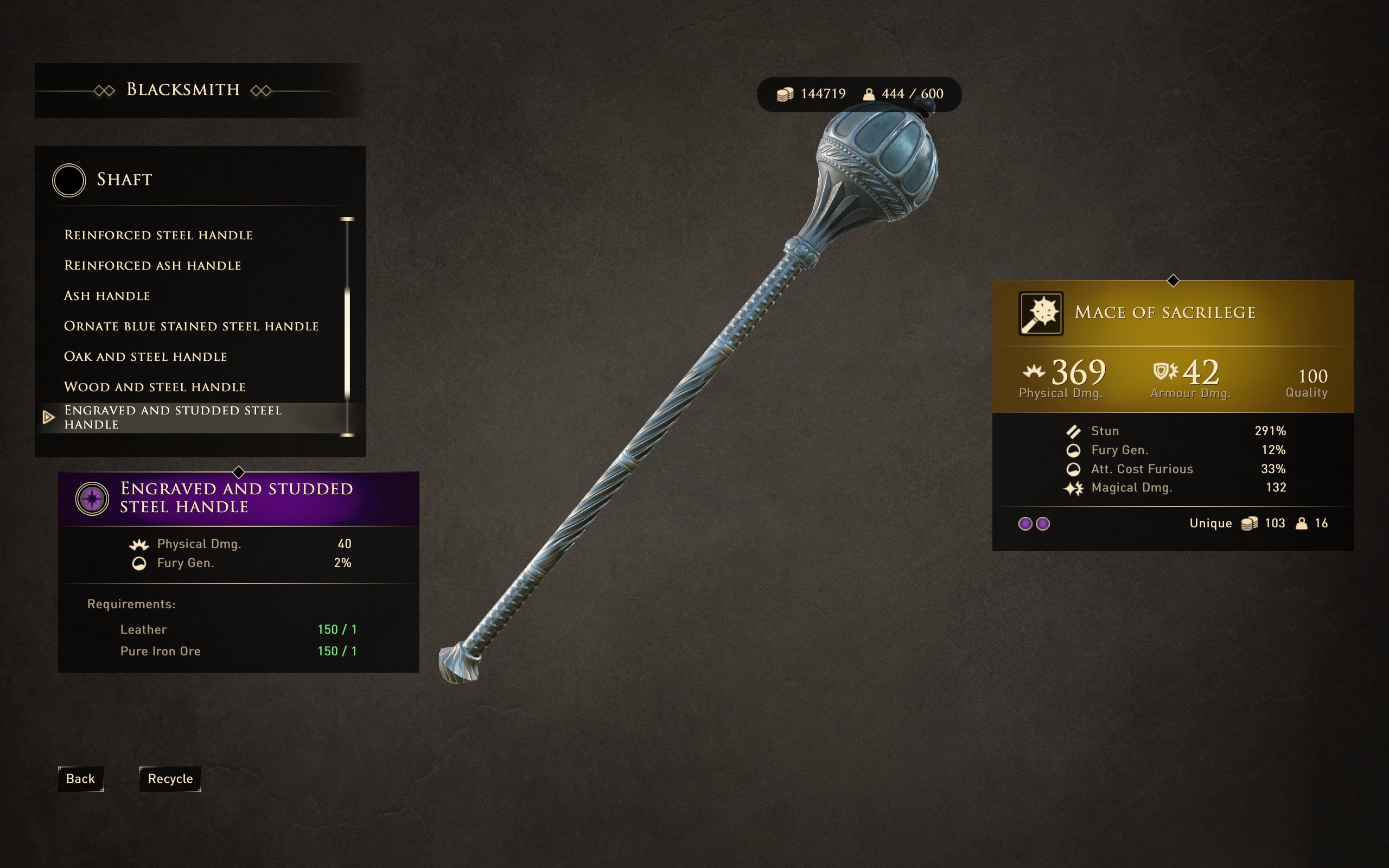Click the Shaft slot circle icon

pyautogui.click(x=69, y=180)
